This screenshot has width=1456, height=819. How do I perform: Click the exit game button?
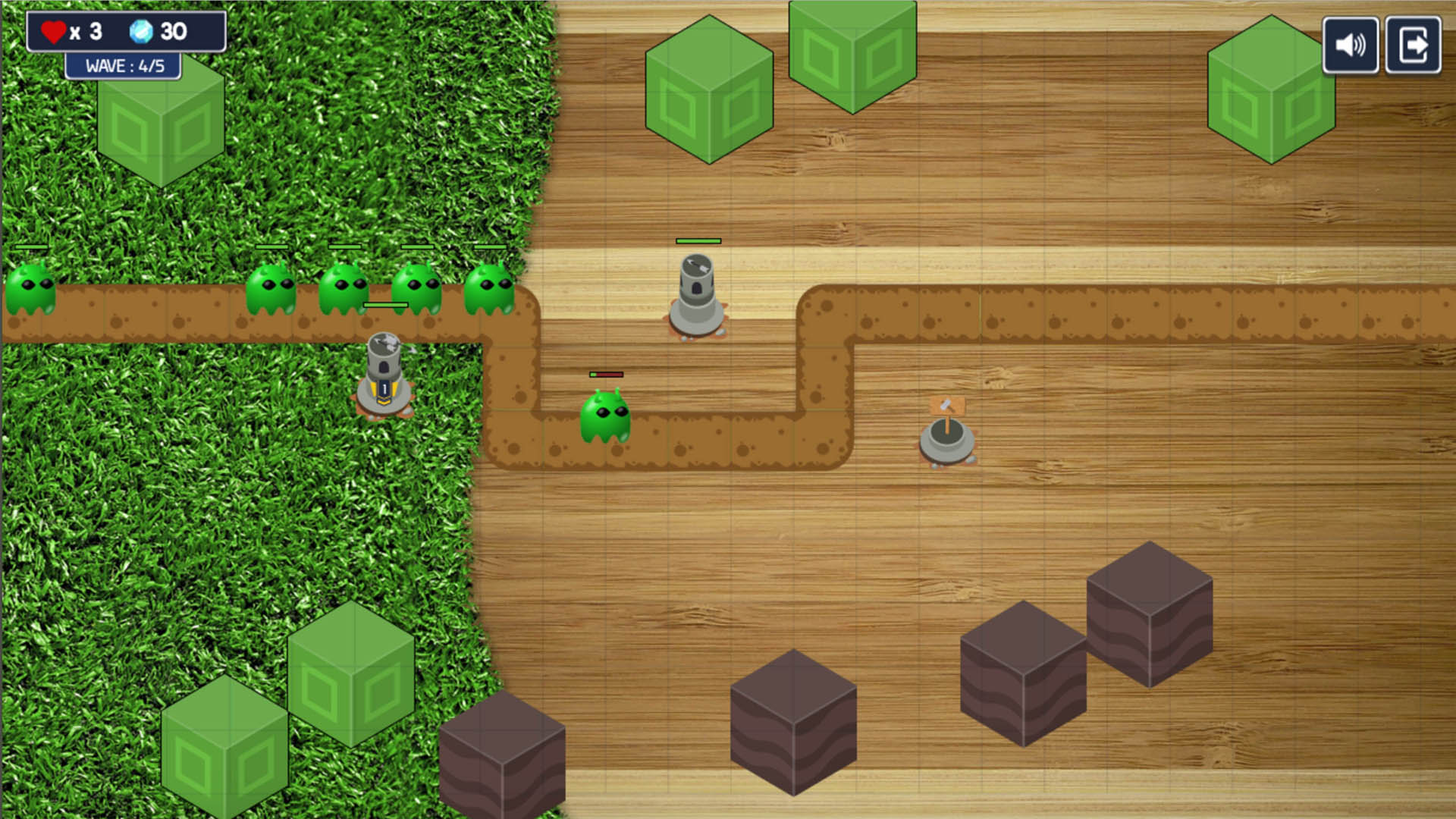tap(1414, 44)
